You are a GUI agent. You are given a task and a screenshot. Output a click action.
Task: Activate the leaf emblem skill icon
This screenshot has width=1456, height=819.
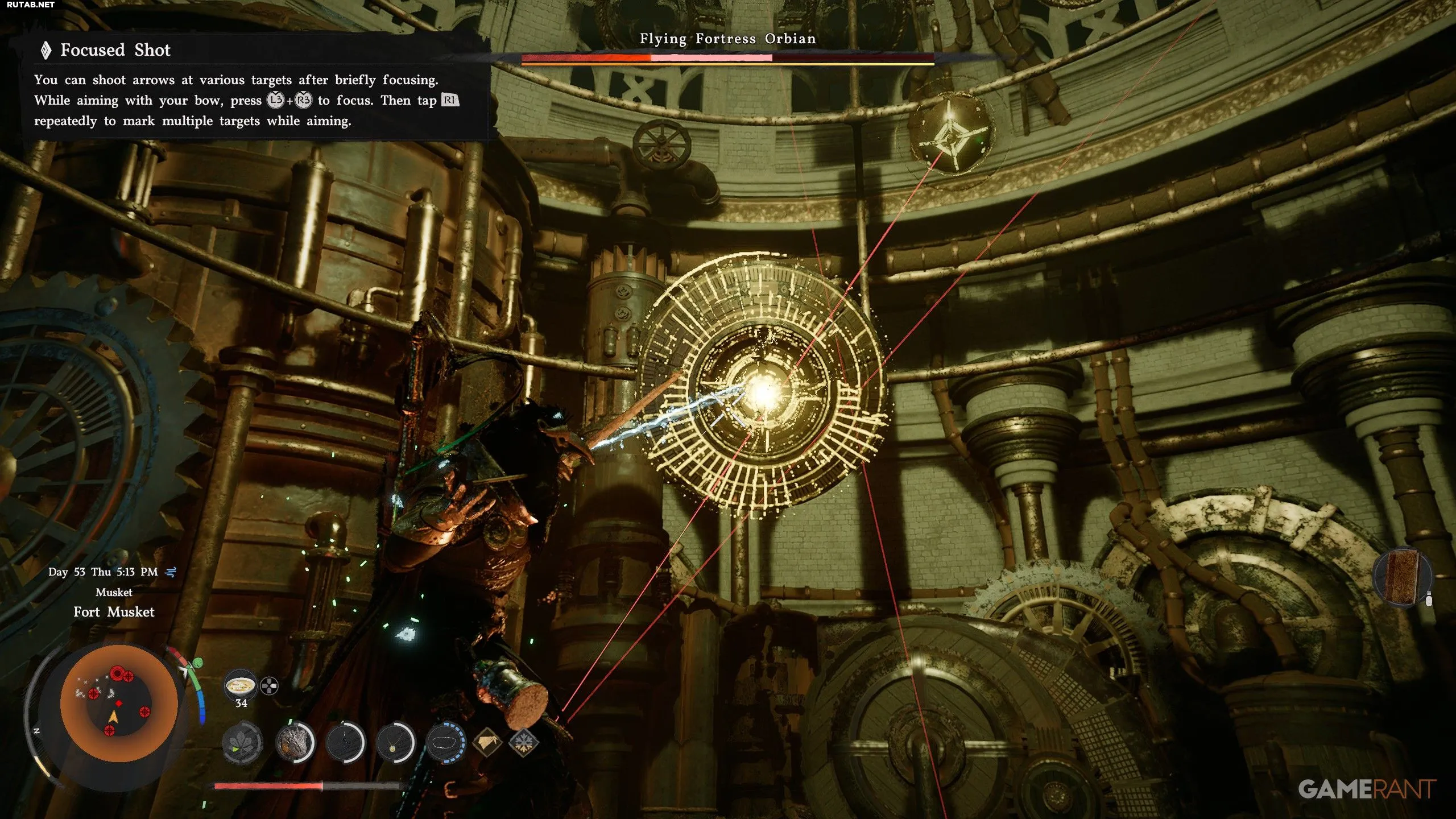(x=242, y=743)
